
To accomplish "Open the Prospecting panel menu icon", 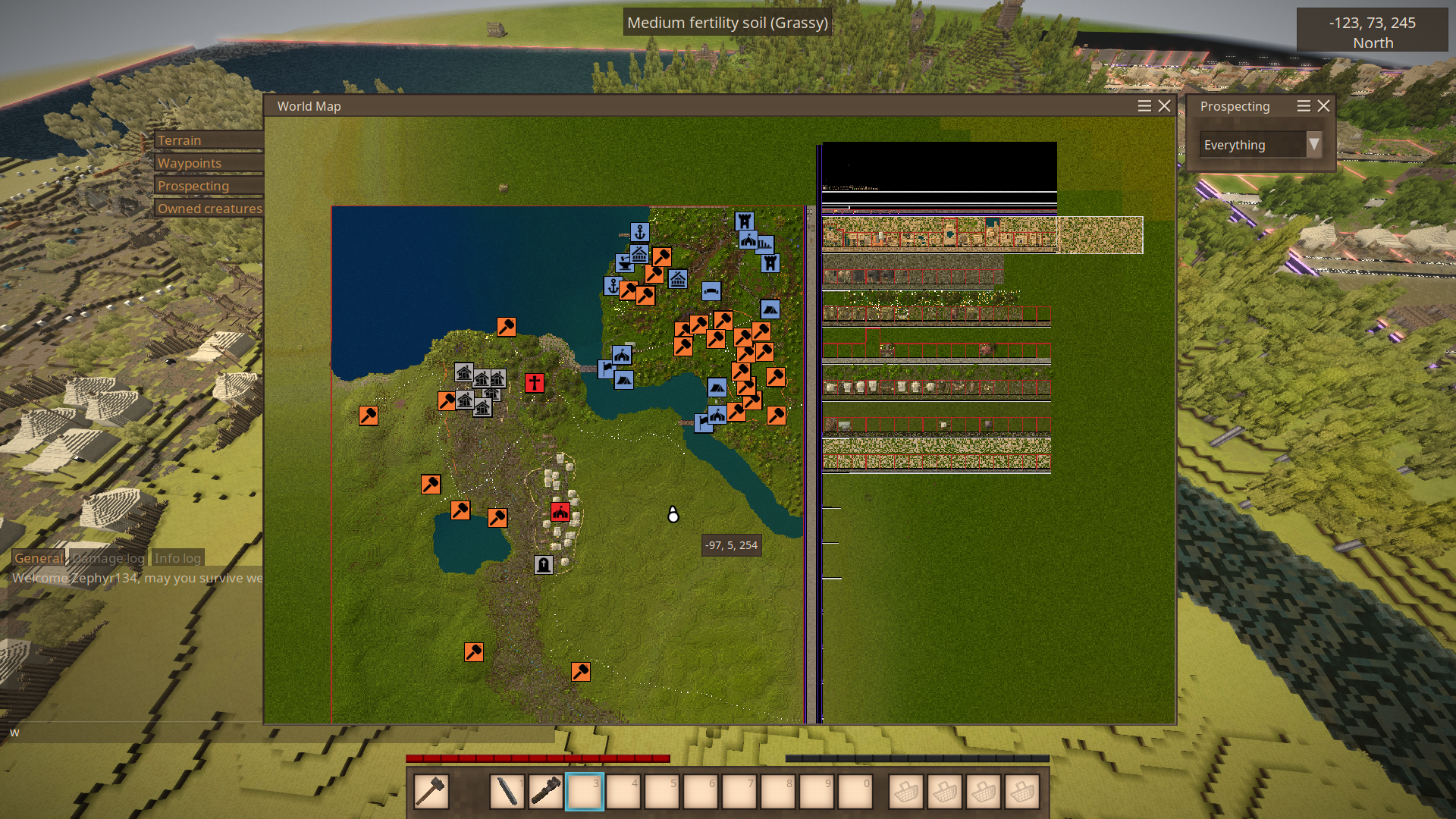I will coord(1304,106).
